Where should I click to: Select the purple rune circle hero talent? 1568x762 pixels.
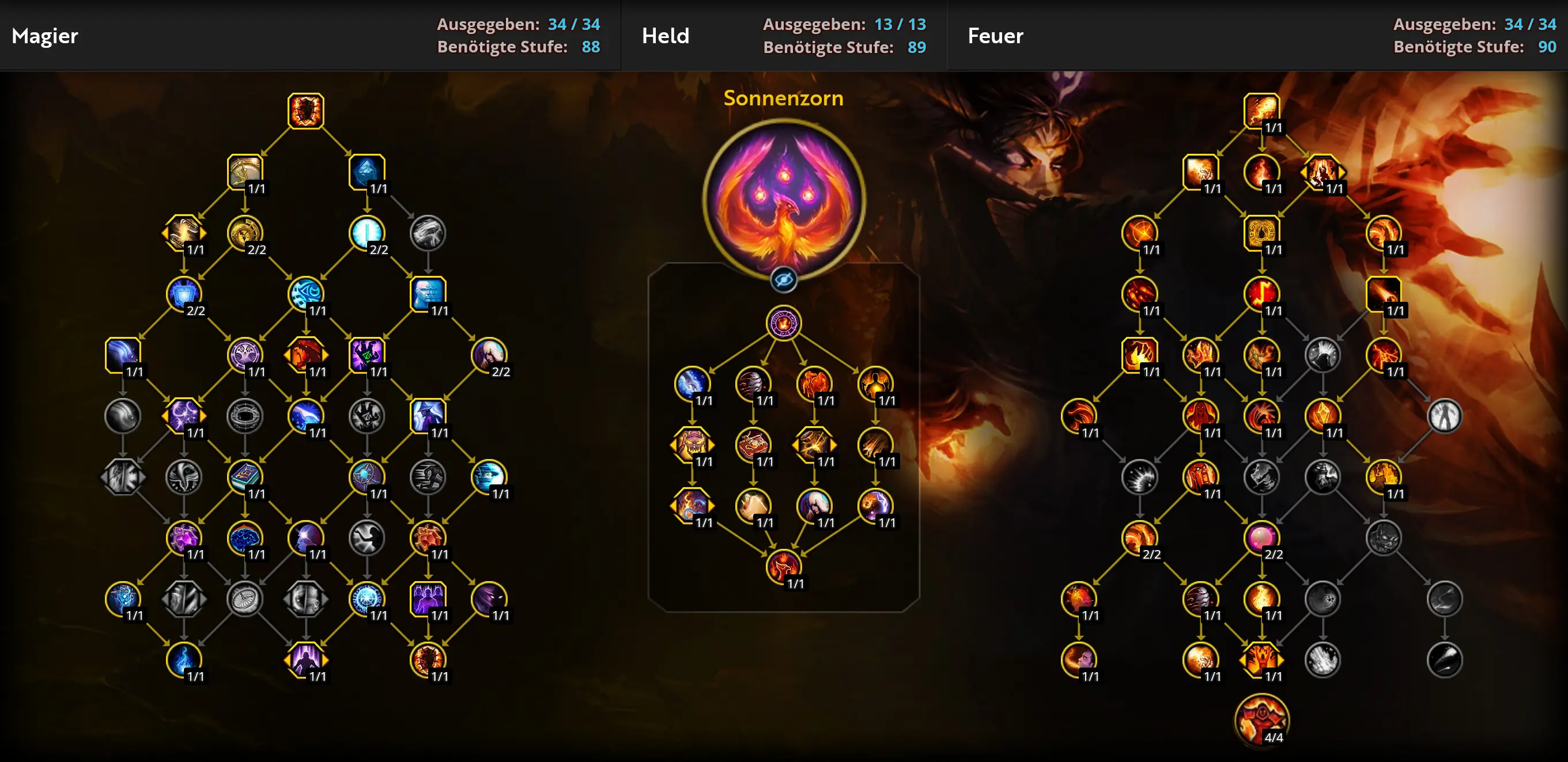tap(783, 323)
